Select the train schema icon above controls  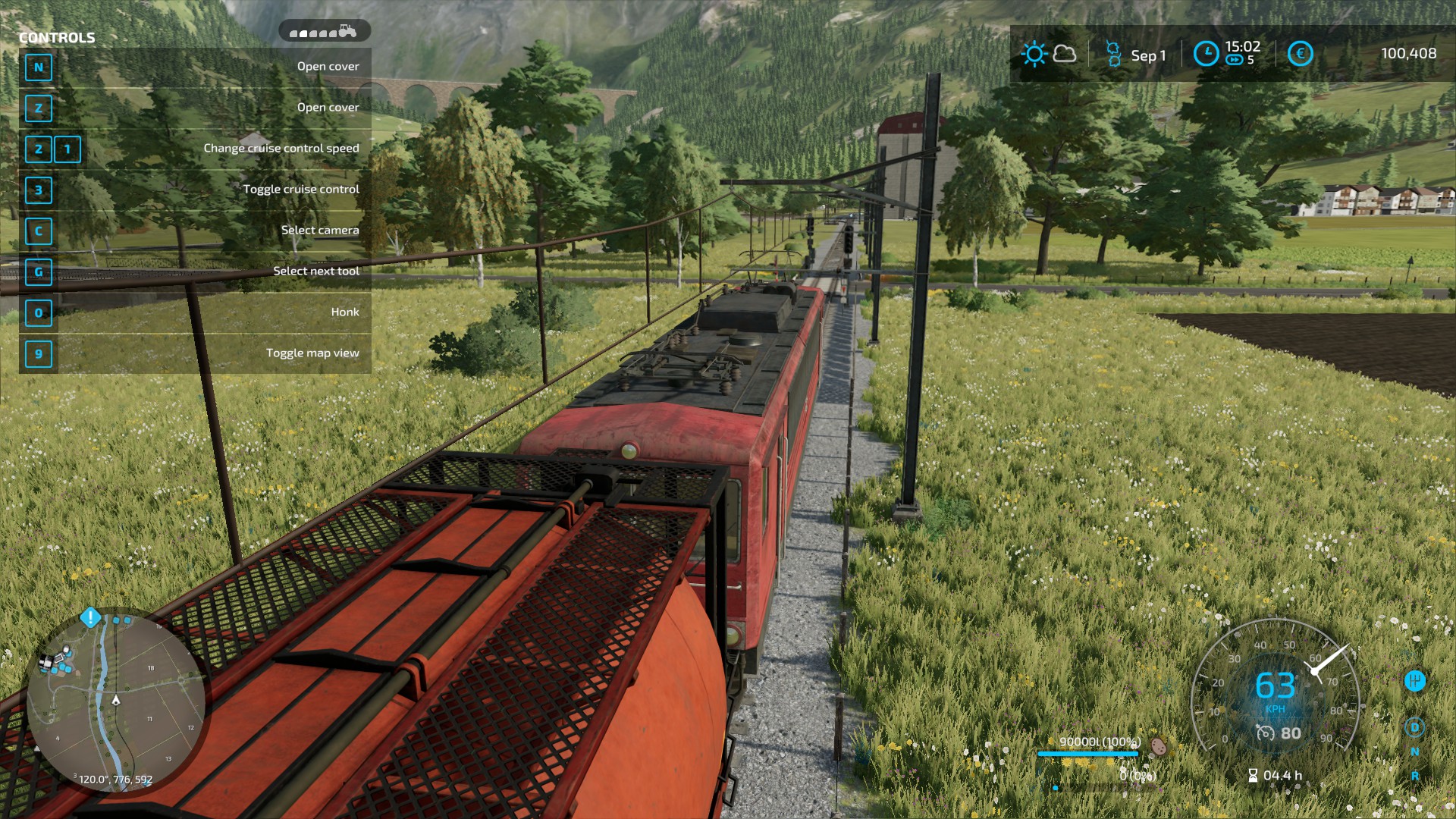(x=324, y=31)
